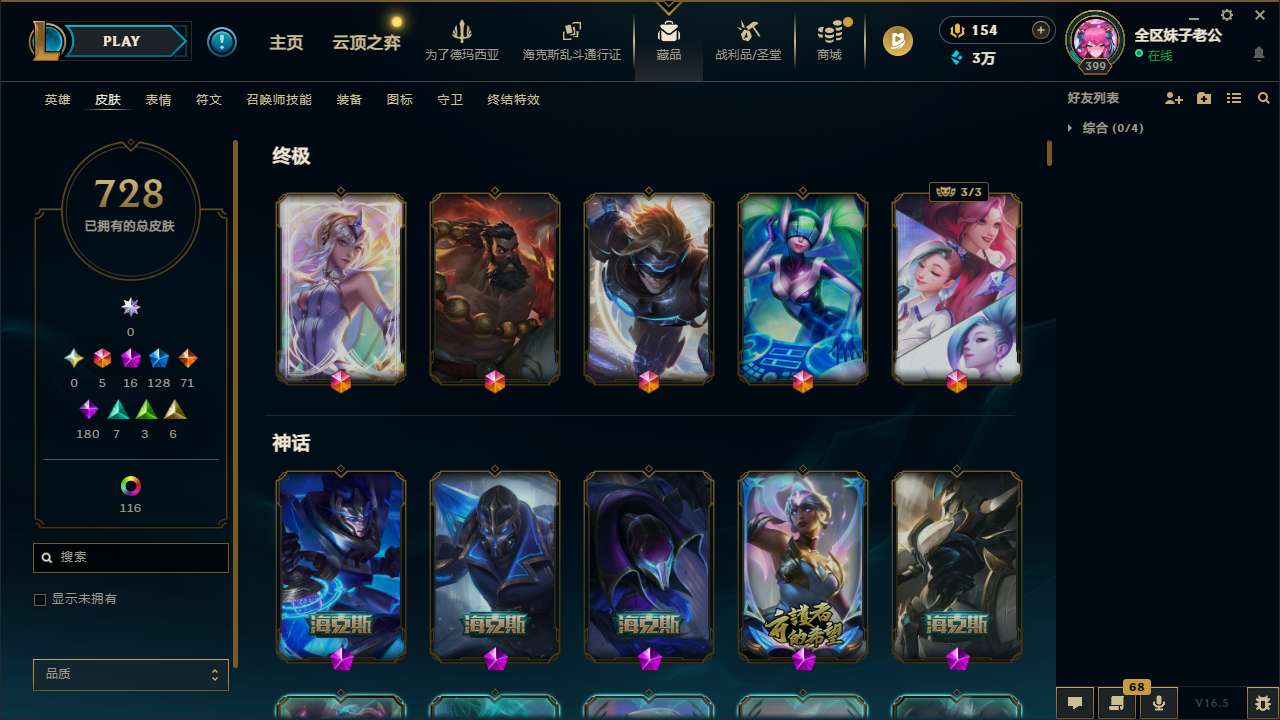
Task: Switch to the 英雄 tab
Action: 57,100
